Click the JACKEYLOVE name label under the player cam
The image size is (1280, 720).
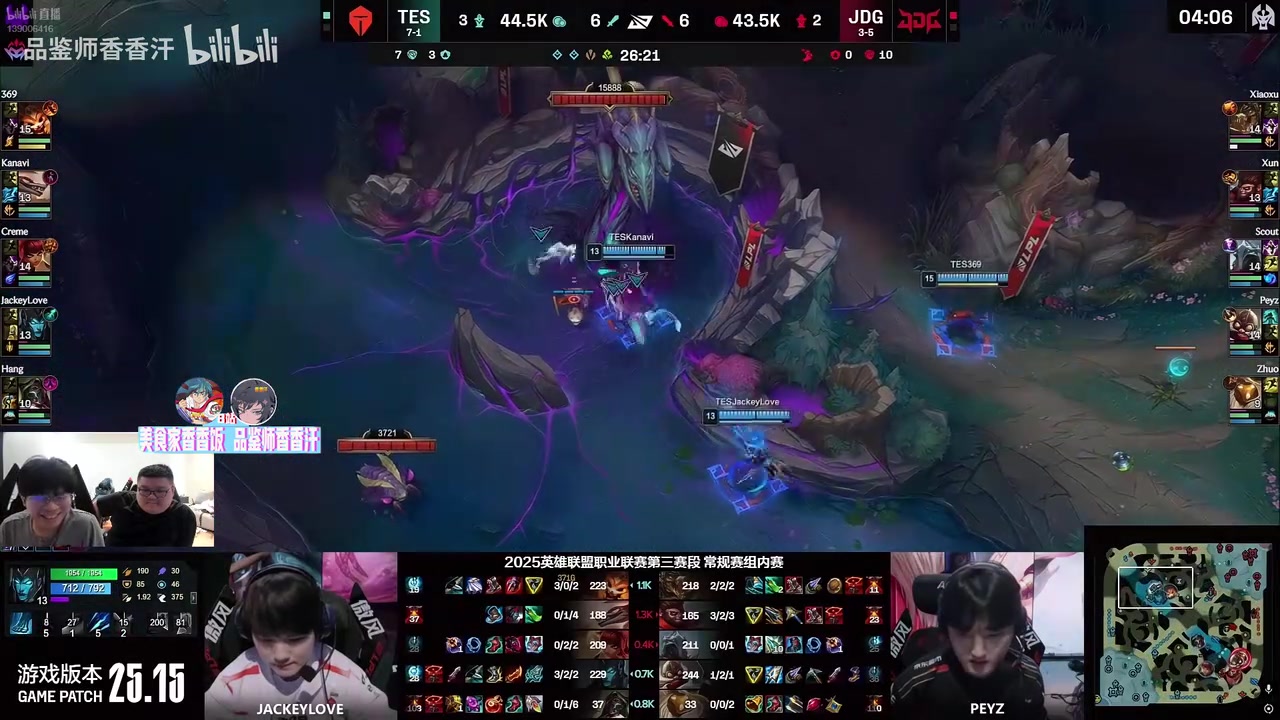click(x=300, y=708)
